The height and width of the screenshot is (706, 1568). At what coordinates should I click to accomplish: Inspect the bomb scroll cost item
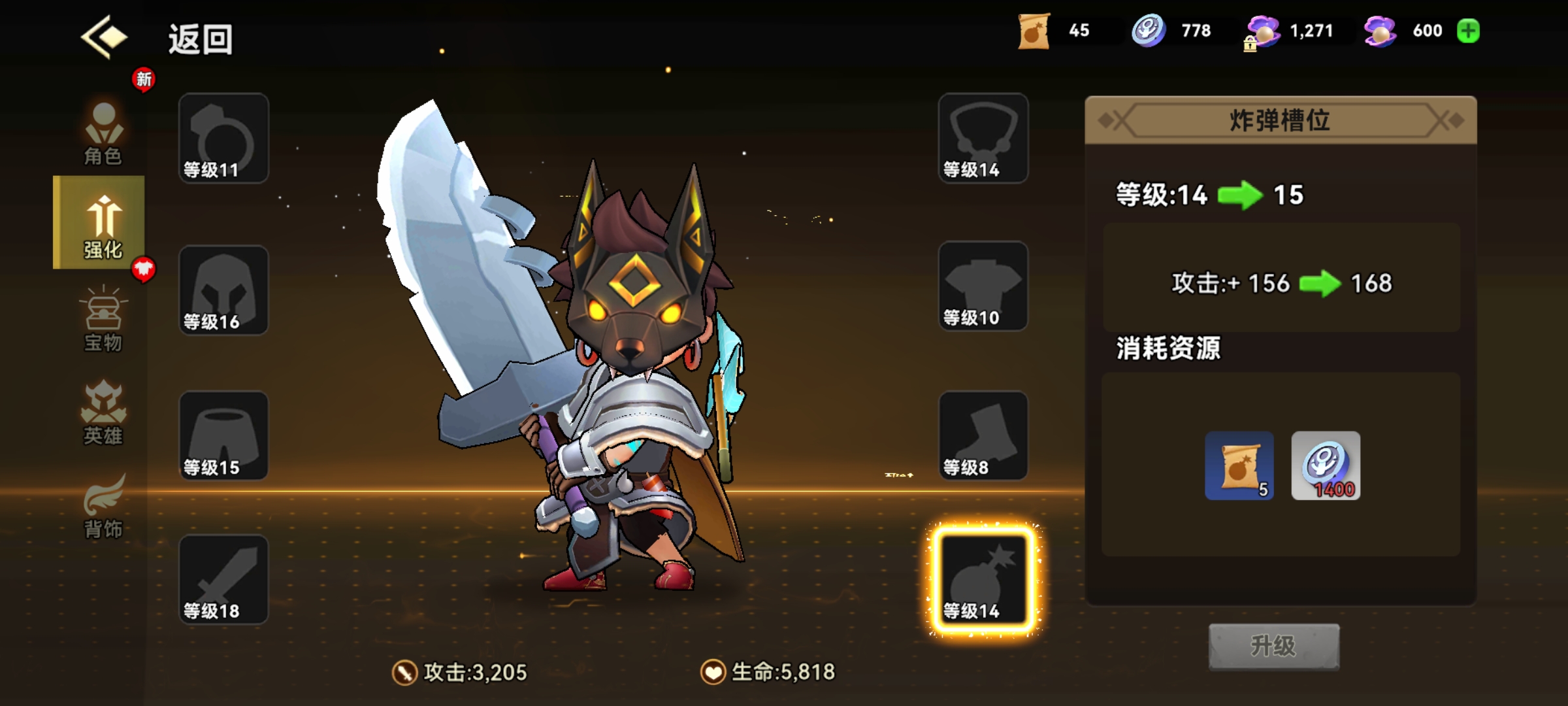pyautogui.click(x=1239, y=465)
